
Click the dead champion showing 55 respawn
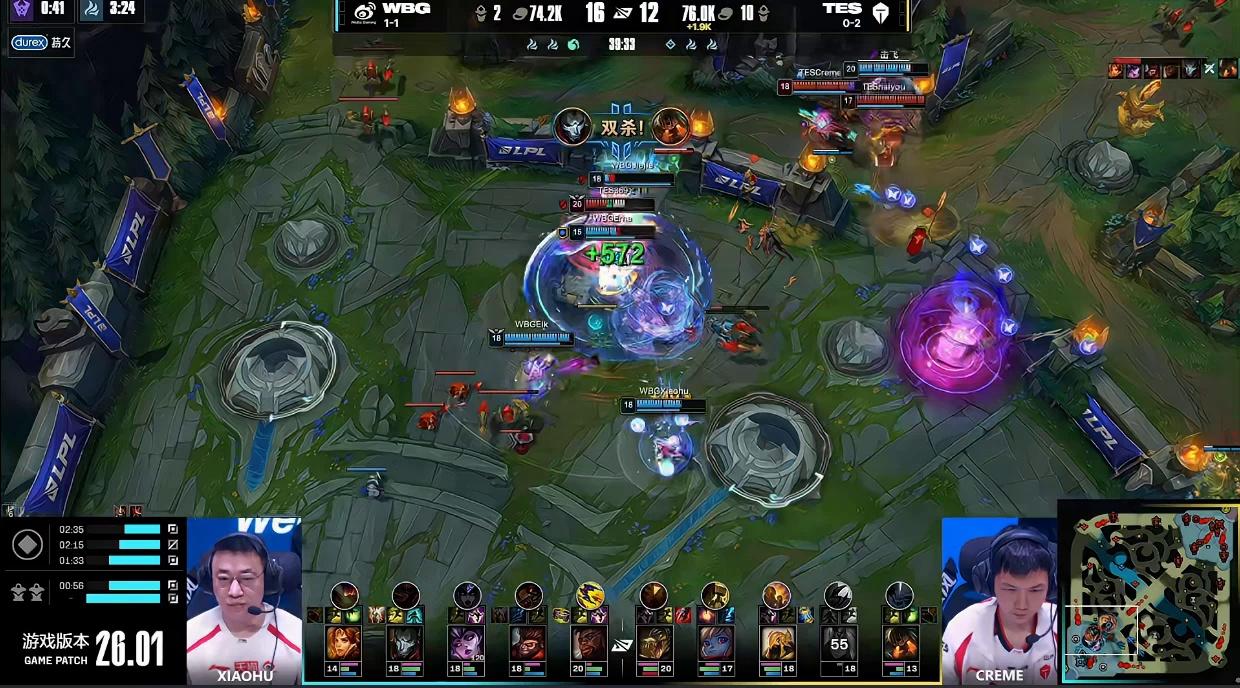click(838, 643)
